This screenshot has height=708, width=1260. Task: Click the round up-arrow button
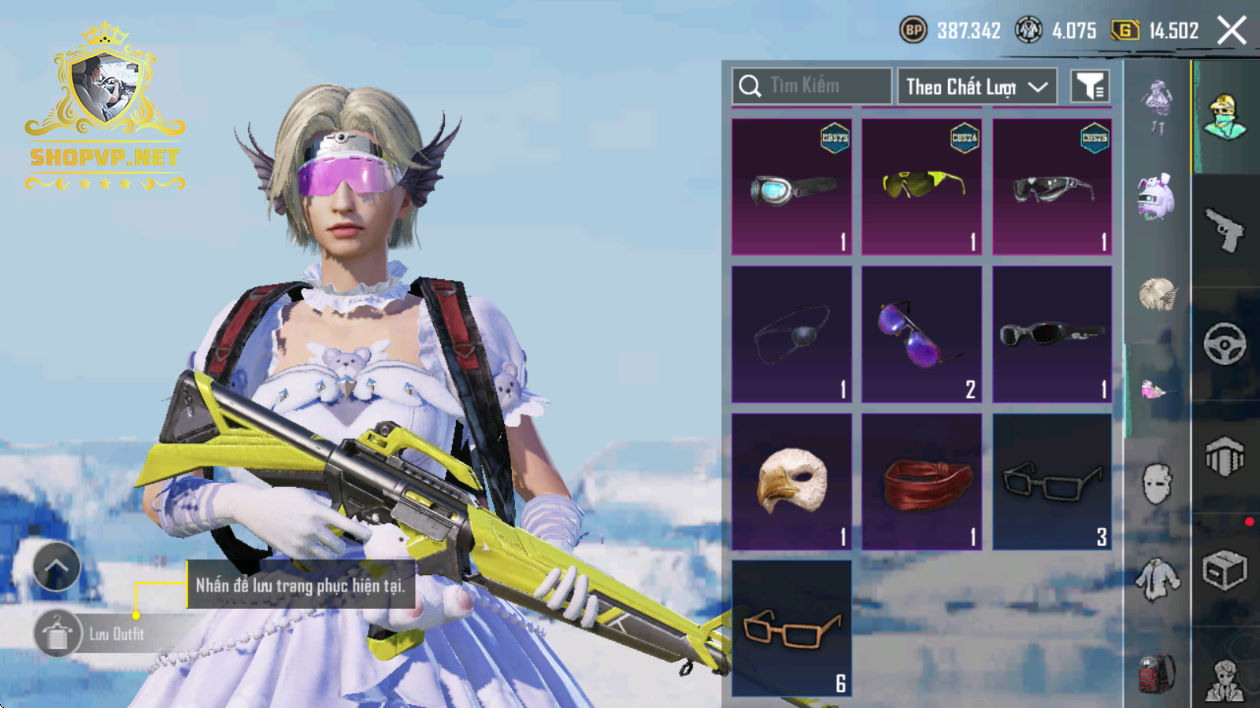click(57, 570)
